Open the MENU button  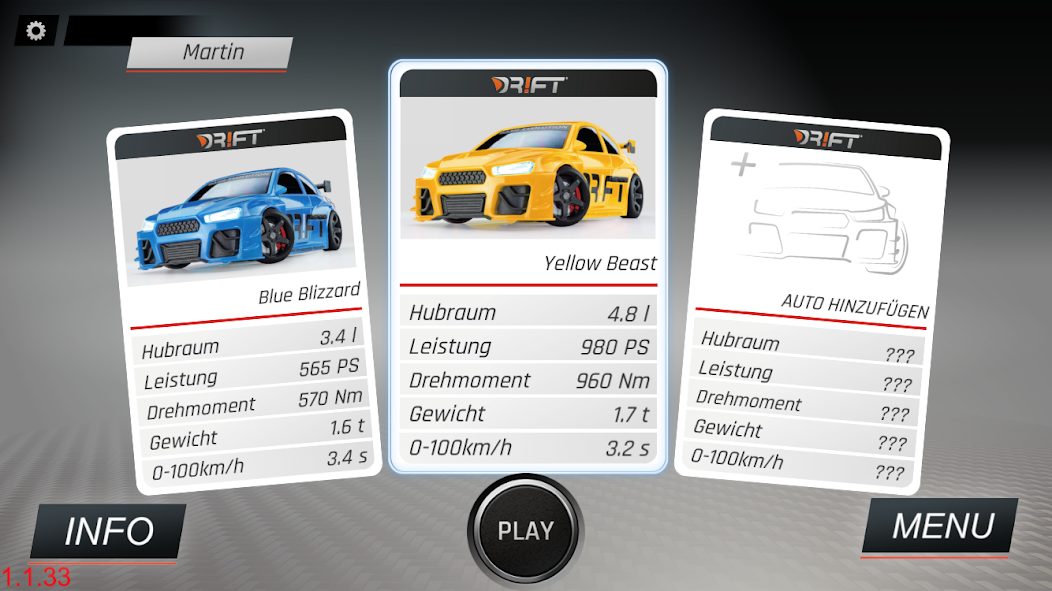coord(942,527)
